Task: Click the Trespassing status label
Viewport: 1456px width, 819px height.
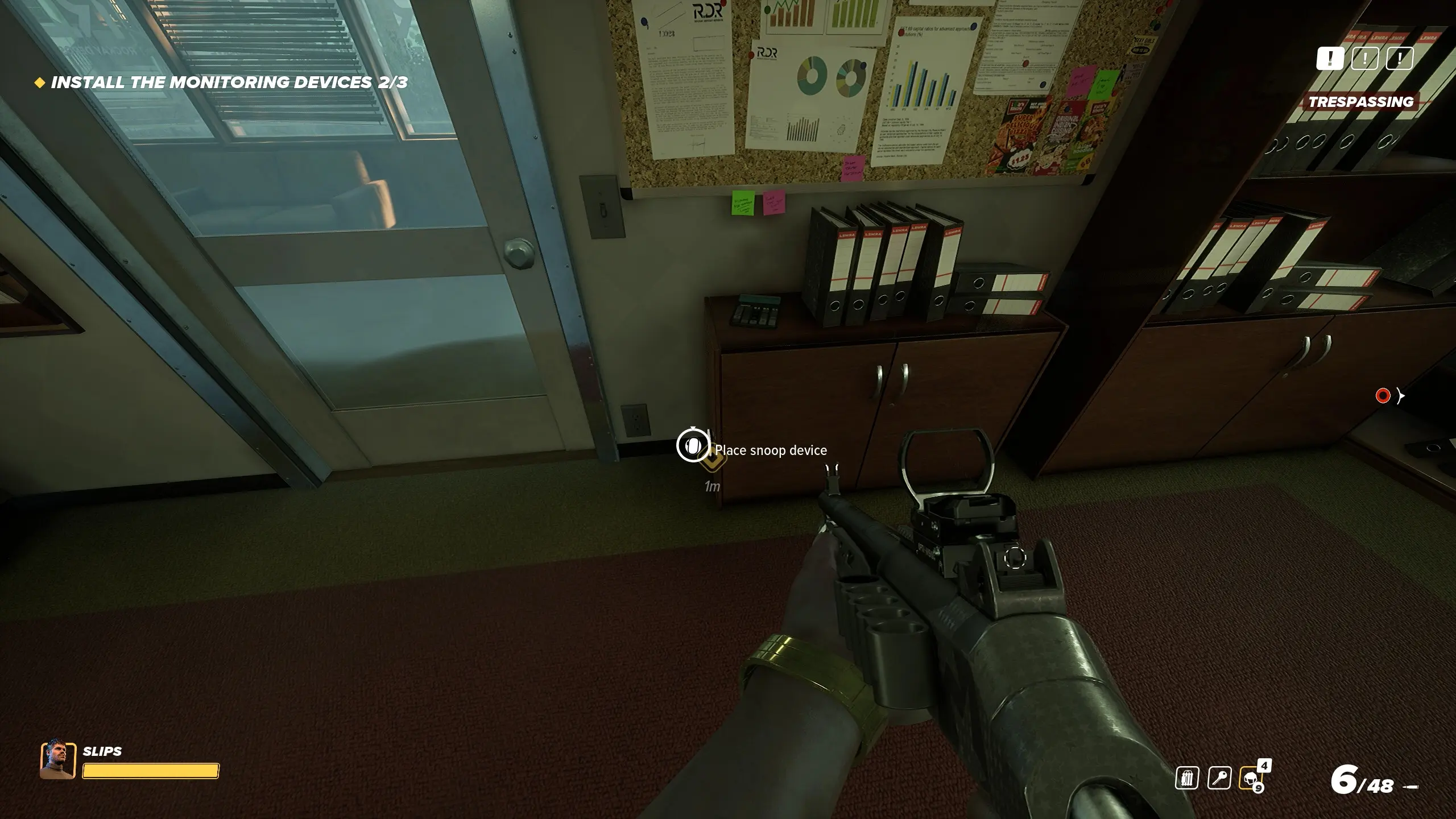Action: point(1360,102)
